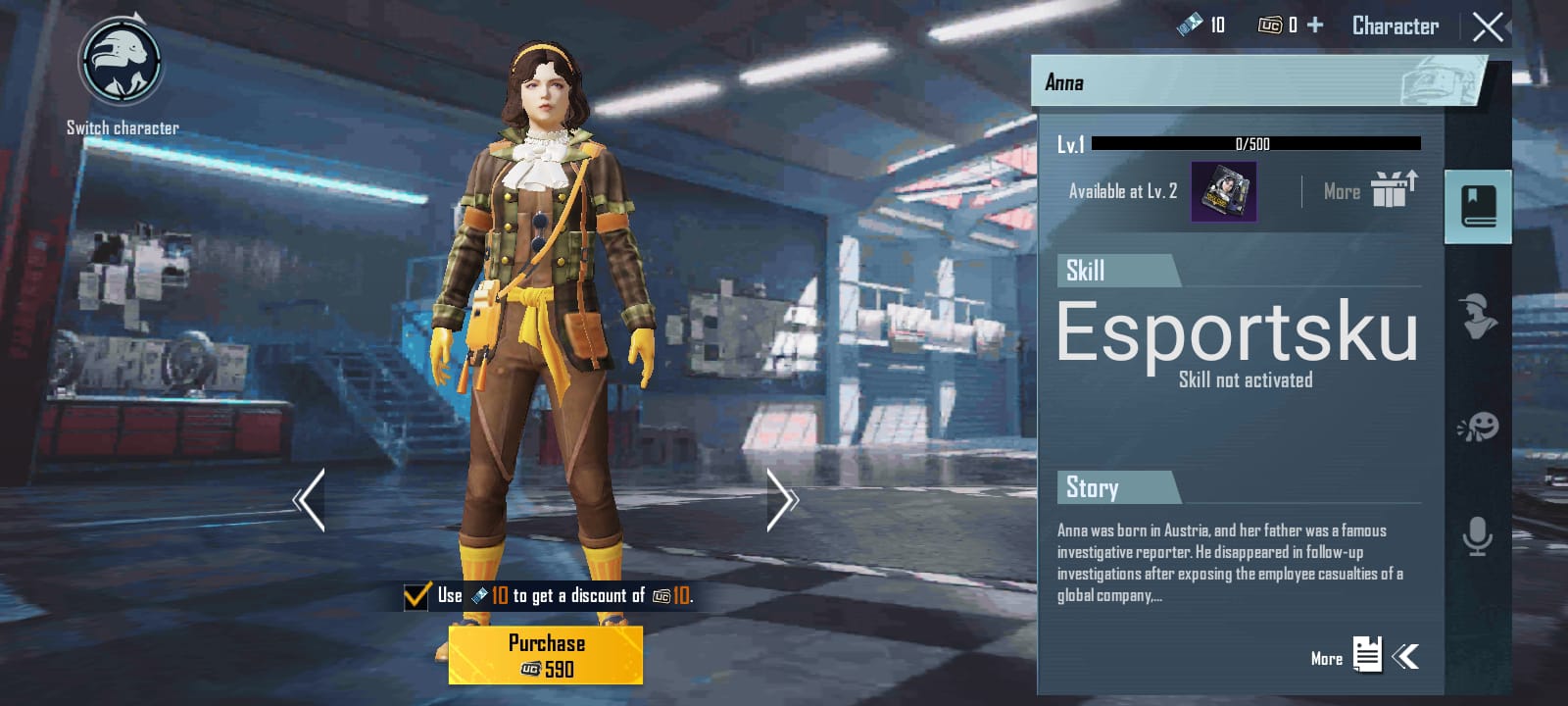This screenshot has width=1568, height=706.
Task: Select the book/info tab in right sidebar
Action: pos(1477,206)
